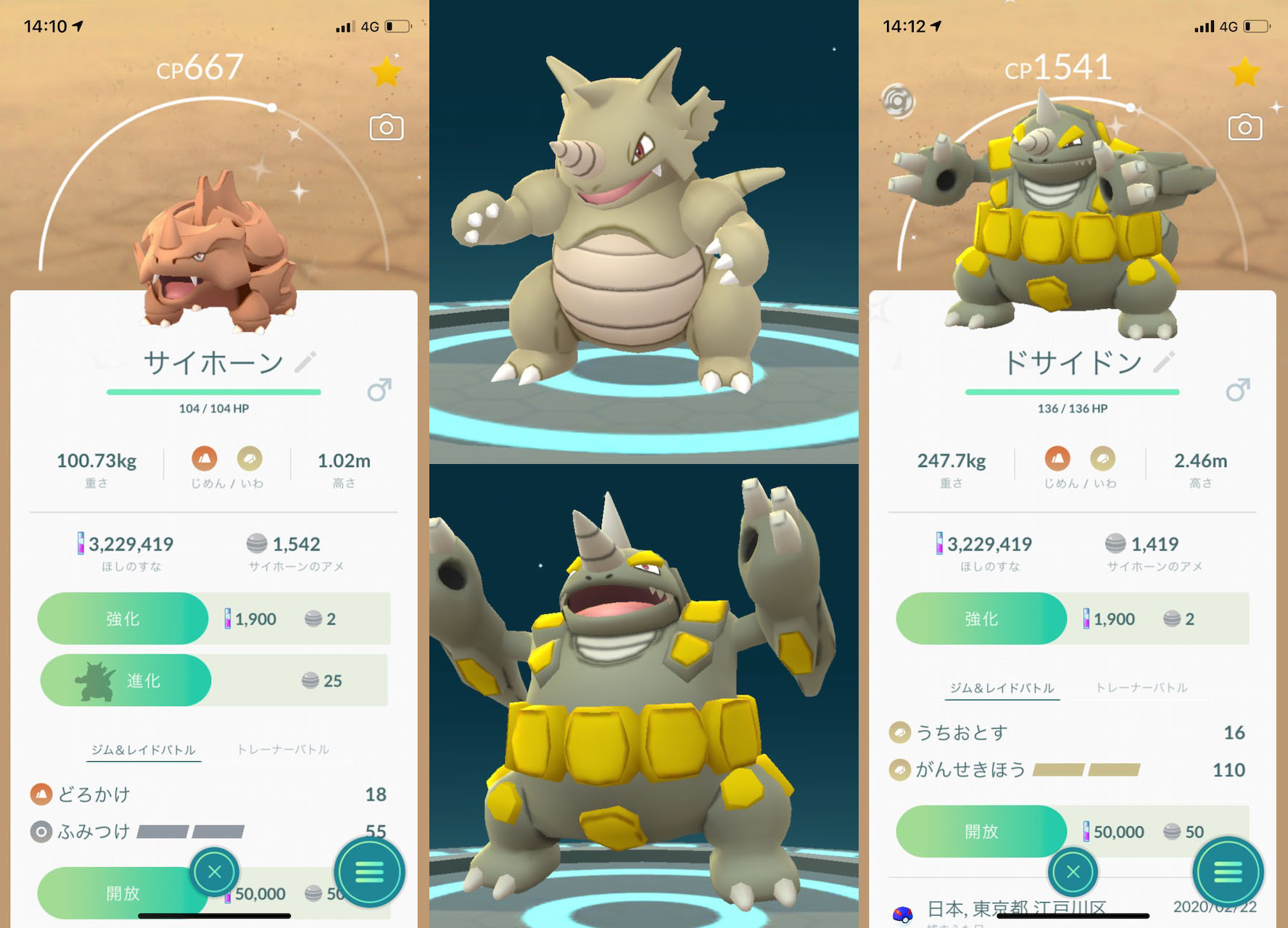Open the hamburger menu on Rhyhorn's screen
This screenshot has width=1288, height=928.
point(370,873)
